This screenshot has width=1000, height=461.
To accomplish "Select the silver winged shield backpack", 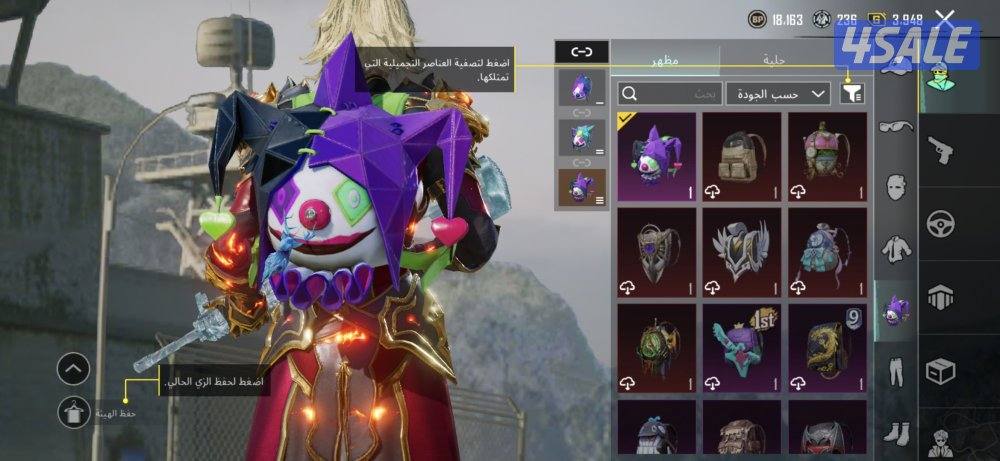I will 741,249.
